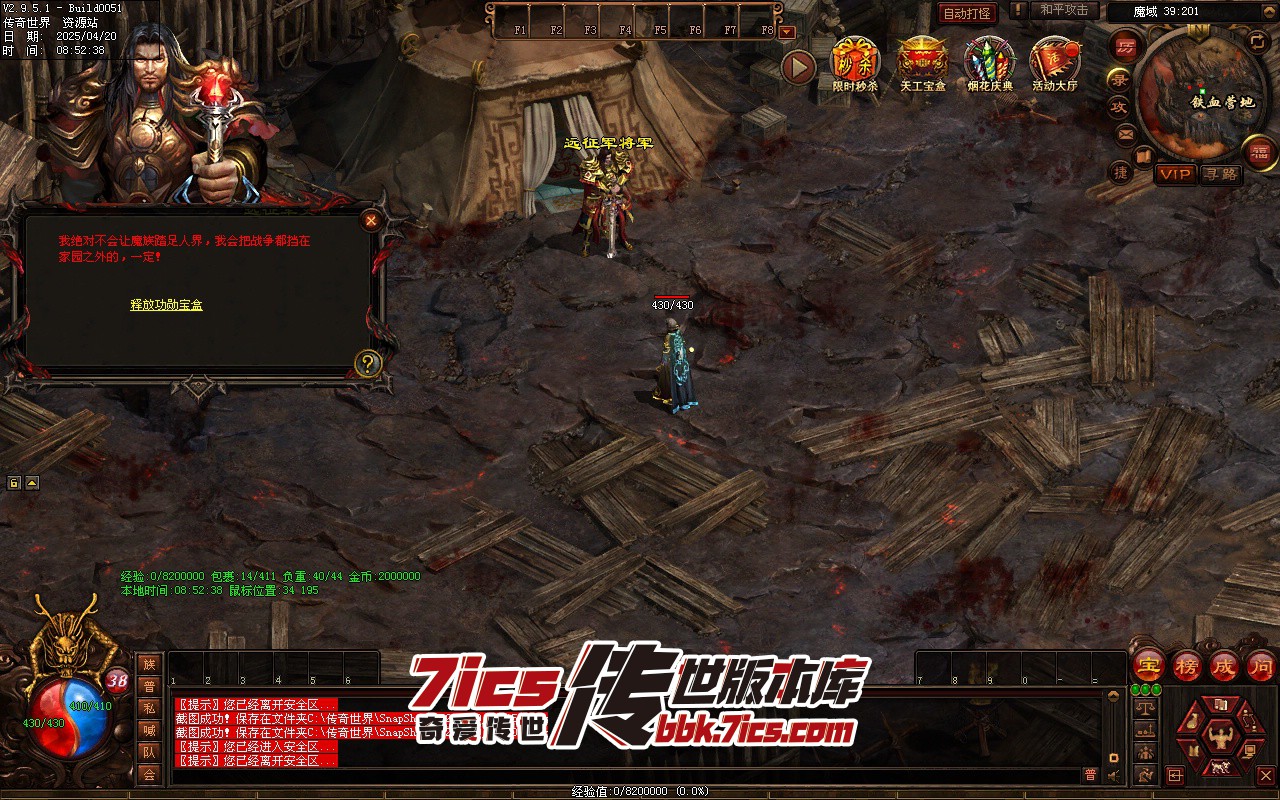Activate the 寻路 pathfinding button

point(1220,174)
